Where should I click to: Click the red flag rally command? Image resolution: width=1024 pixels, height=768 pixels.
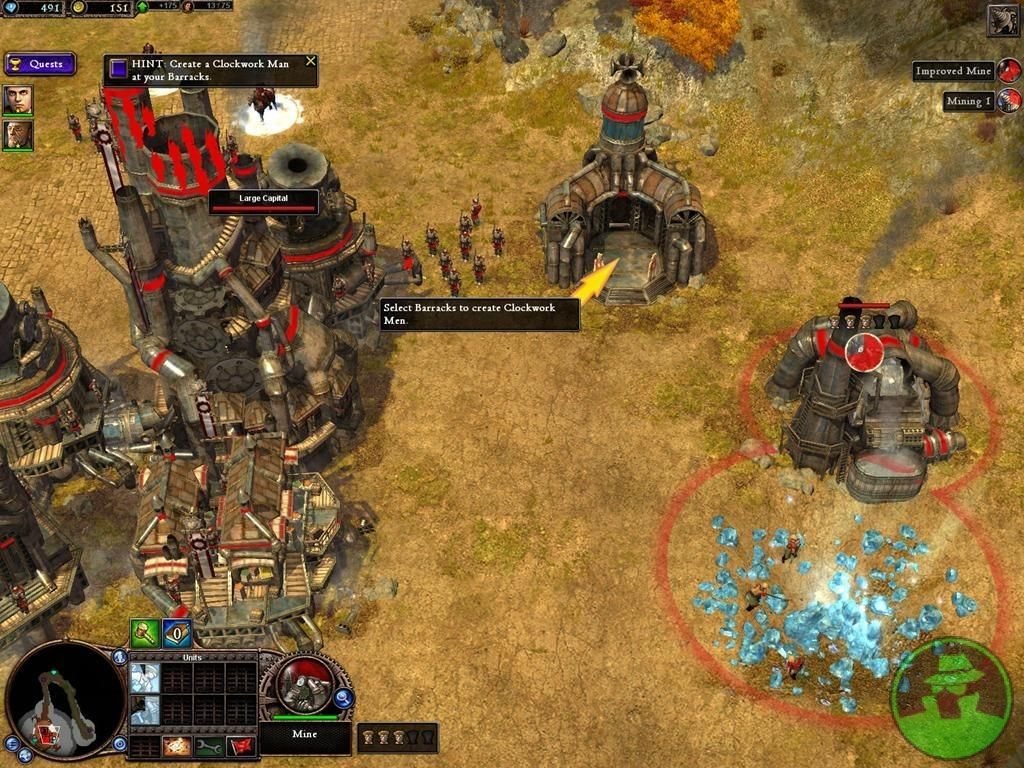click(240, 746)
